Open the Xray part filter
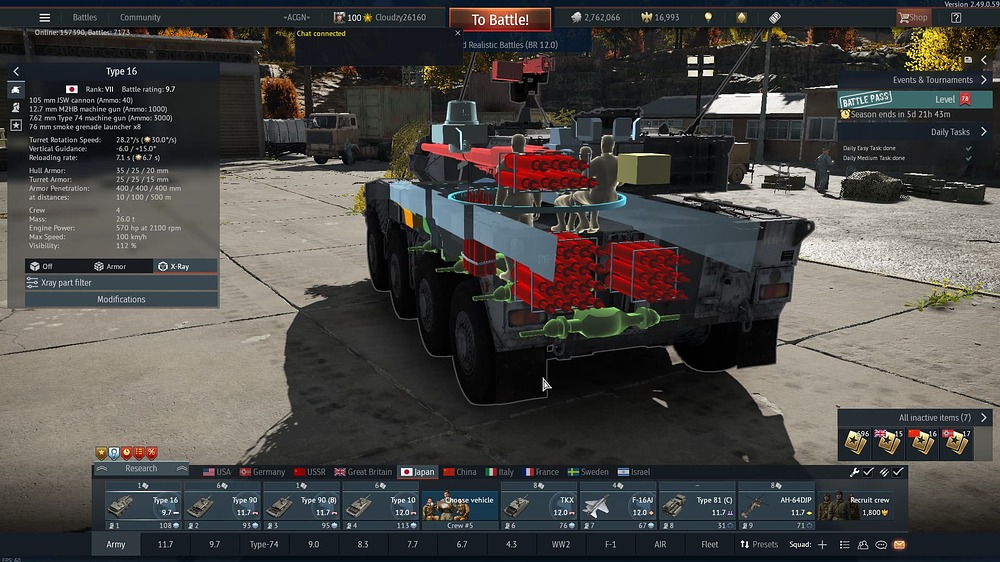Viewport: 1000px width, 562px height. coord(120,283)
